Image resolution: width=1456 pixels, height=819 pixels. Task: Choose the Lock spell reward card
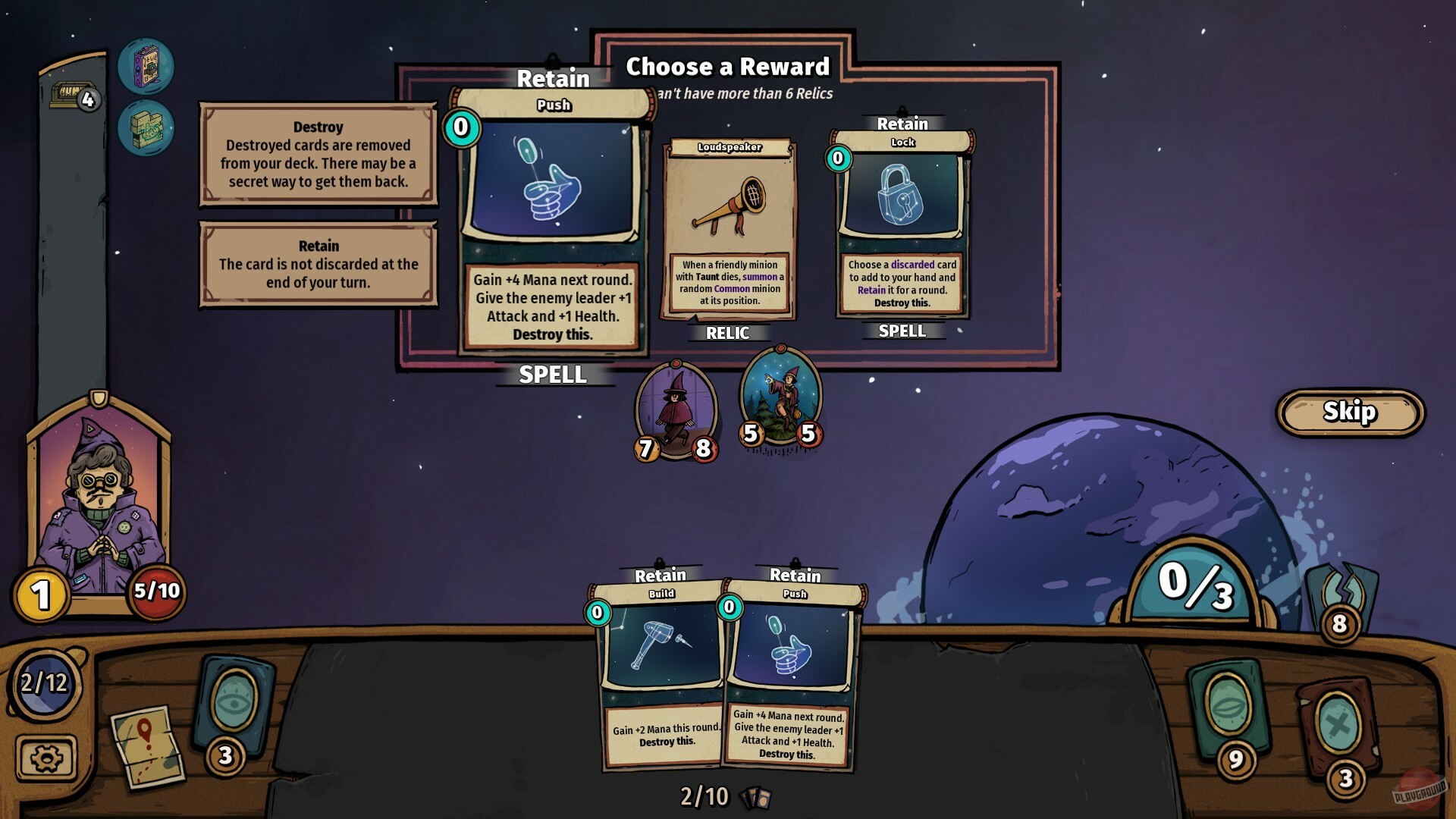(902, 227)
